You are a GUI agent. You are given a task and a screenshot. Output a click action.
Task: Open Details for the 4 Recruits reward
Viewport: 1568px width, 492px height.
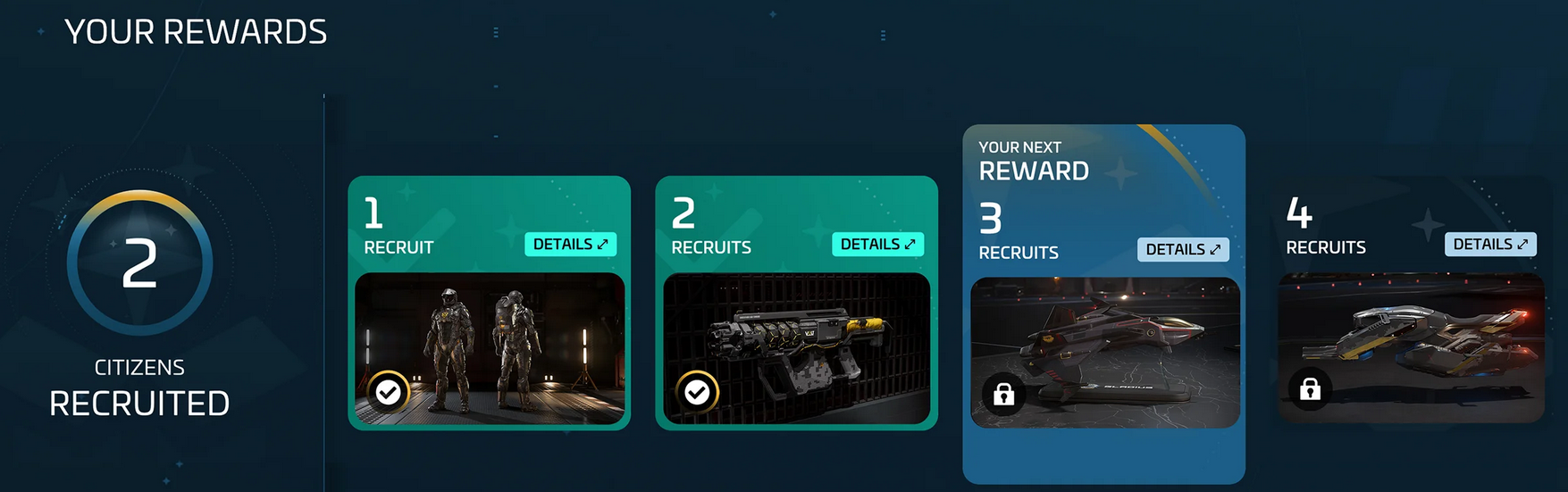click(x=1490, y=245)
